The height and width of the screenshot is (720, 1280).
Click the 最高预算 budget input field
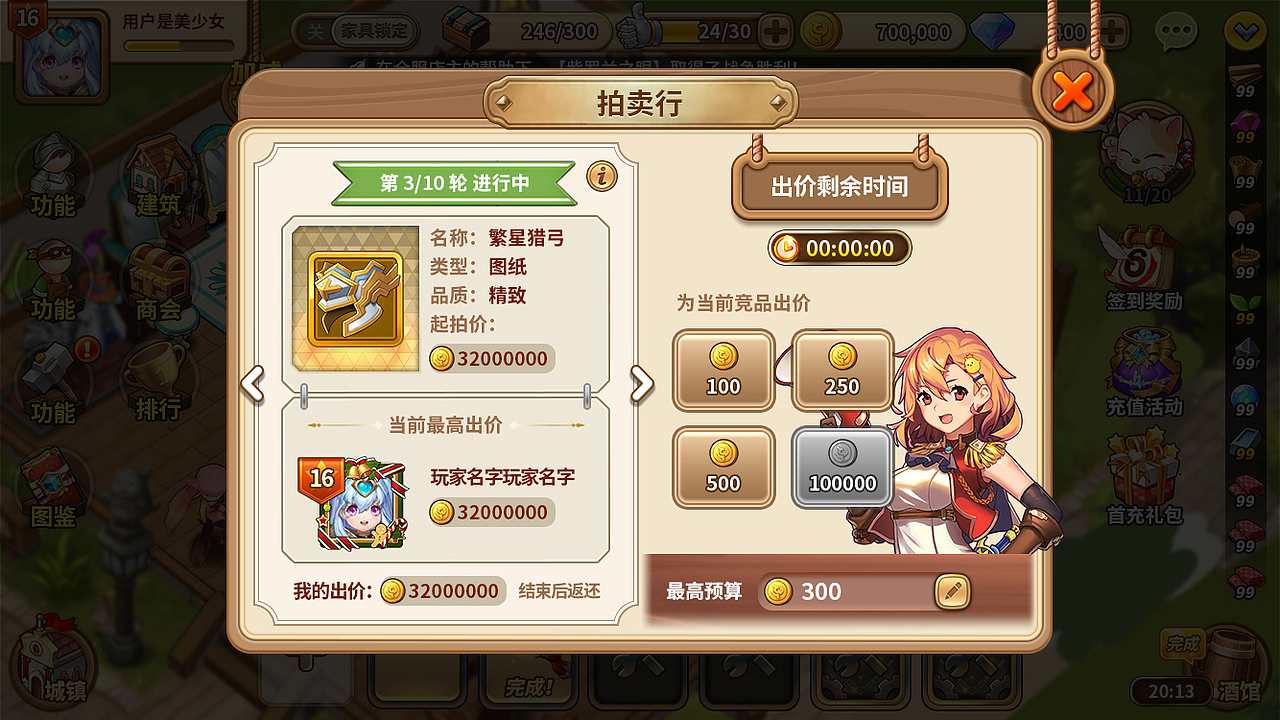pyautogui.click(x=850, y=591)
